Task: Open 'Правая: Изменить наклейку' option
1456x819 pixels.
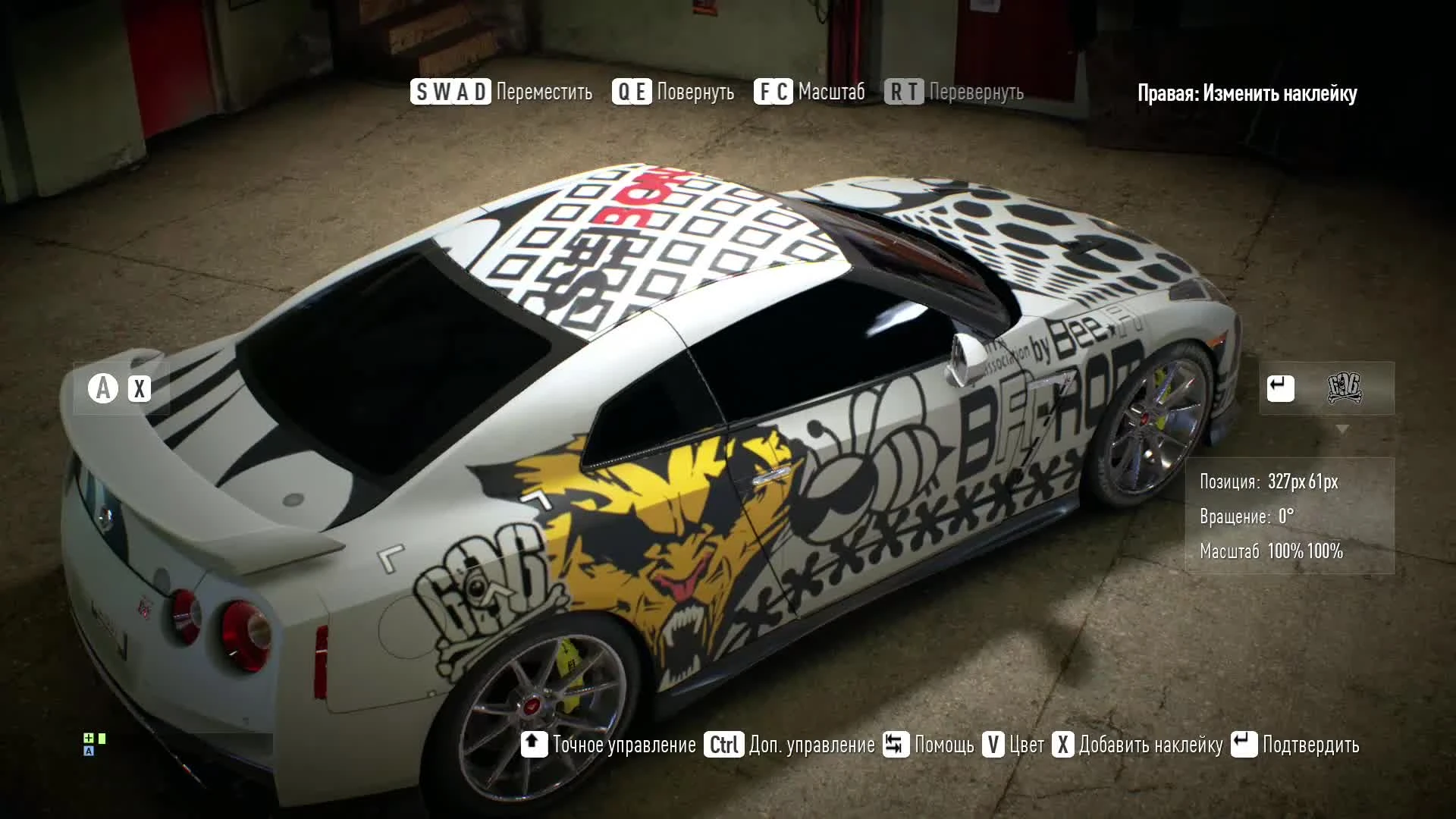Action: (x=1247, y=94)
